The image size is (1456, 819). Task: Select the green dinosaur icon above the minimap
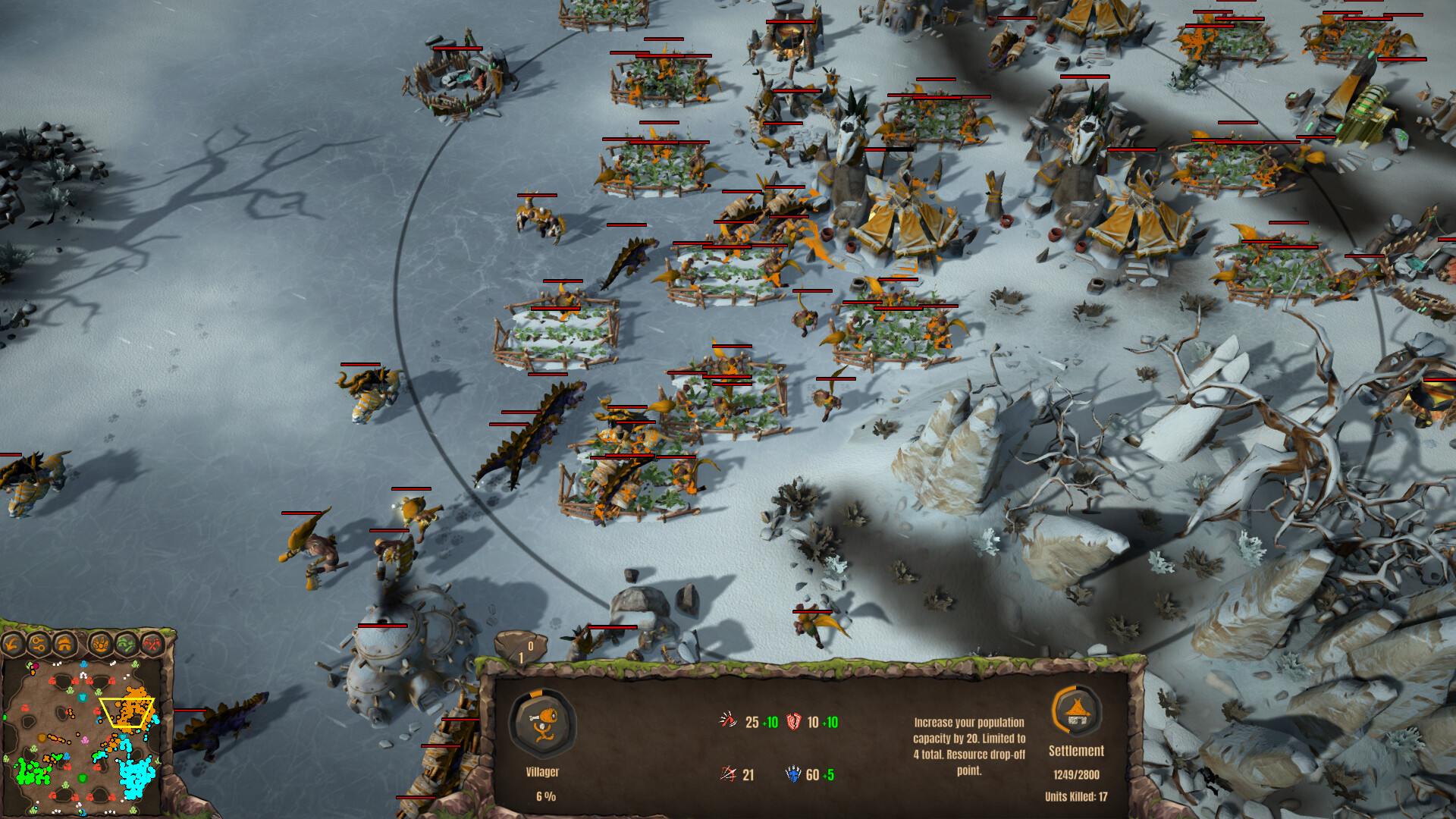coord(125,645)
